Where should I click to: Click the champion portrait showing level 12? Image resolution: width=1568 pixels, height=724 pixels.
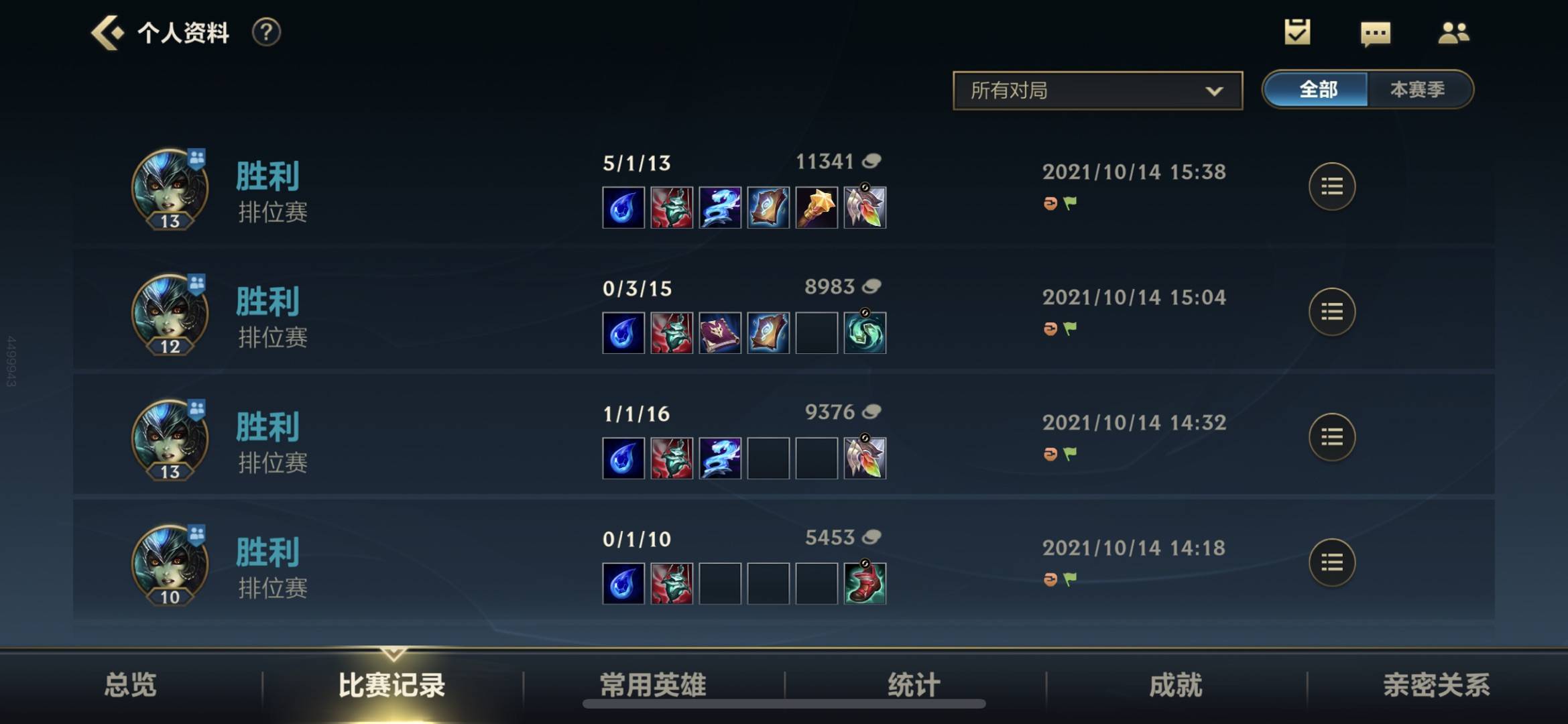coord(170,315)
